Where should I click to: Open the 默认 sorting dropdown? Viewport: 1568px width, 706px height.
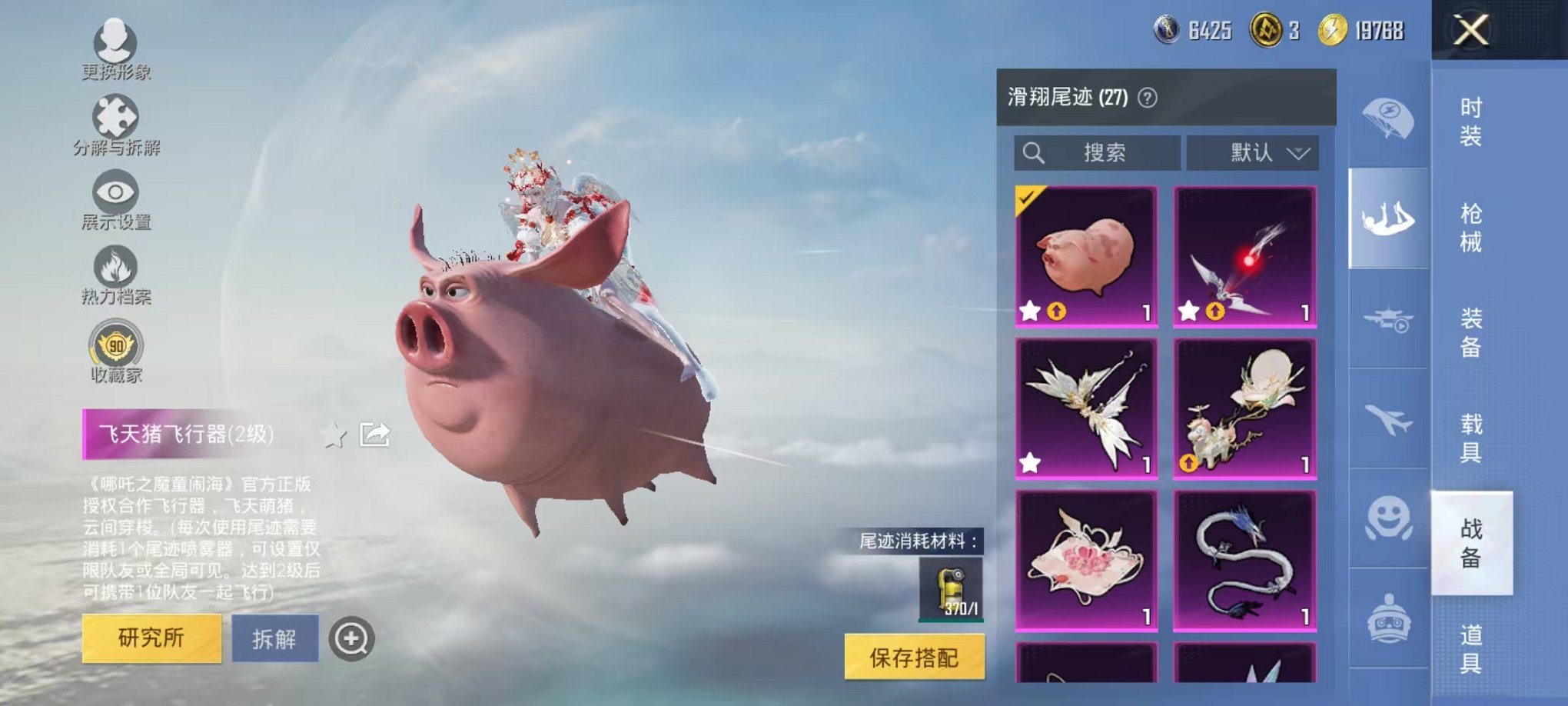(1253, 152)
